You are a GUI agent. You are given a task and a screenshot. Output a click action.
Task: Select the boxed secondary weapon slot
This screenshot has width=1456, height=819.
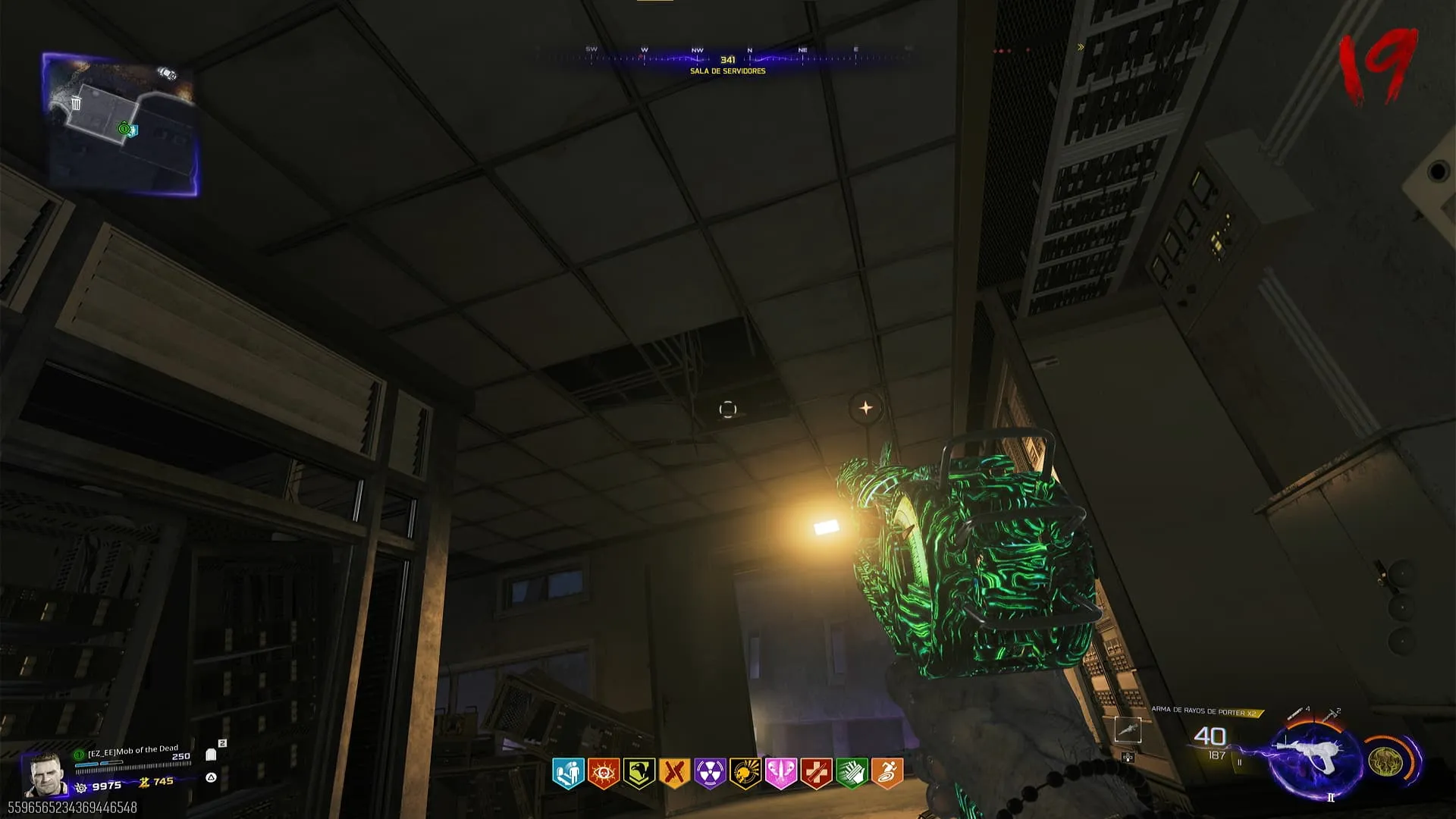coord(1128,730)
